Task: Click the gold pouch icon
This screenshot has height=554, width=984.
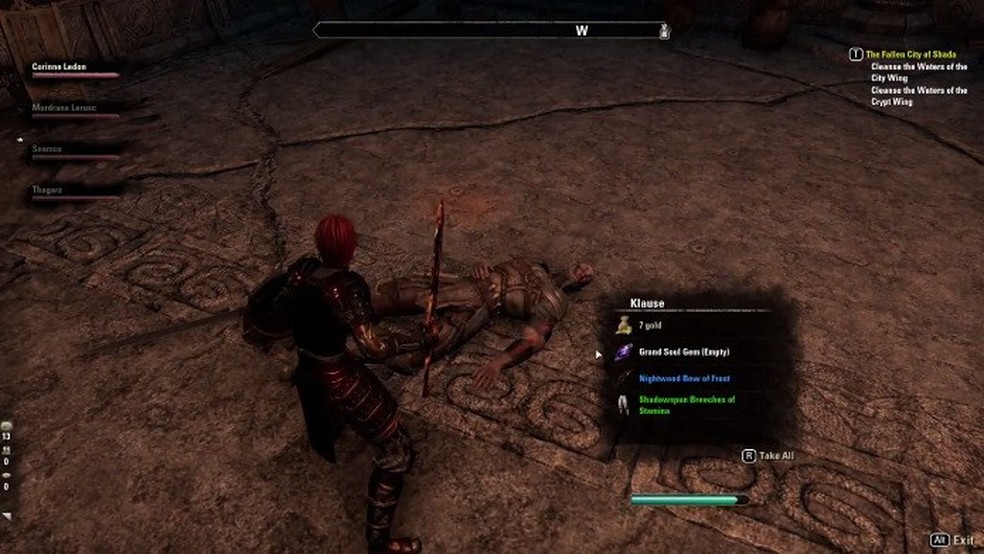Action: point(623,324)
